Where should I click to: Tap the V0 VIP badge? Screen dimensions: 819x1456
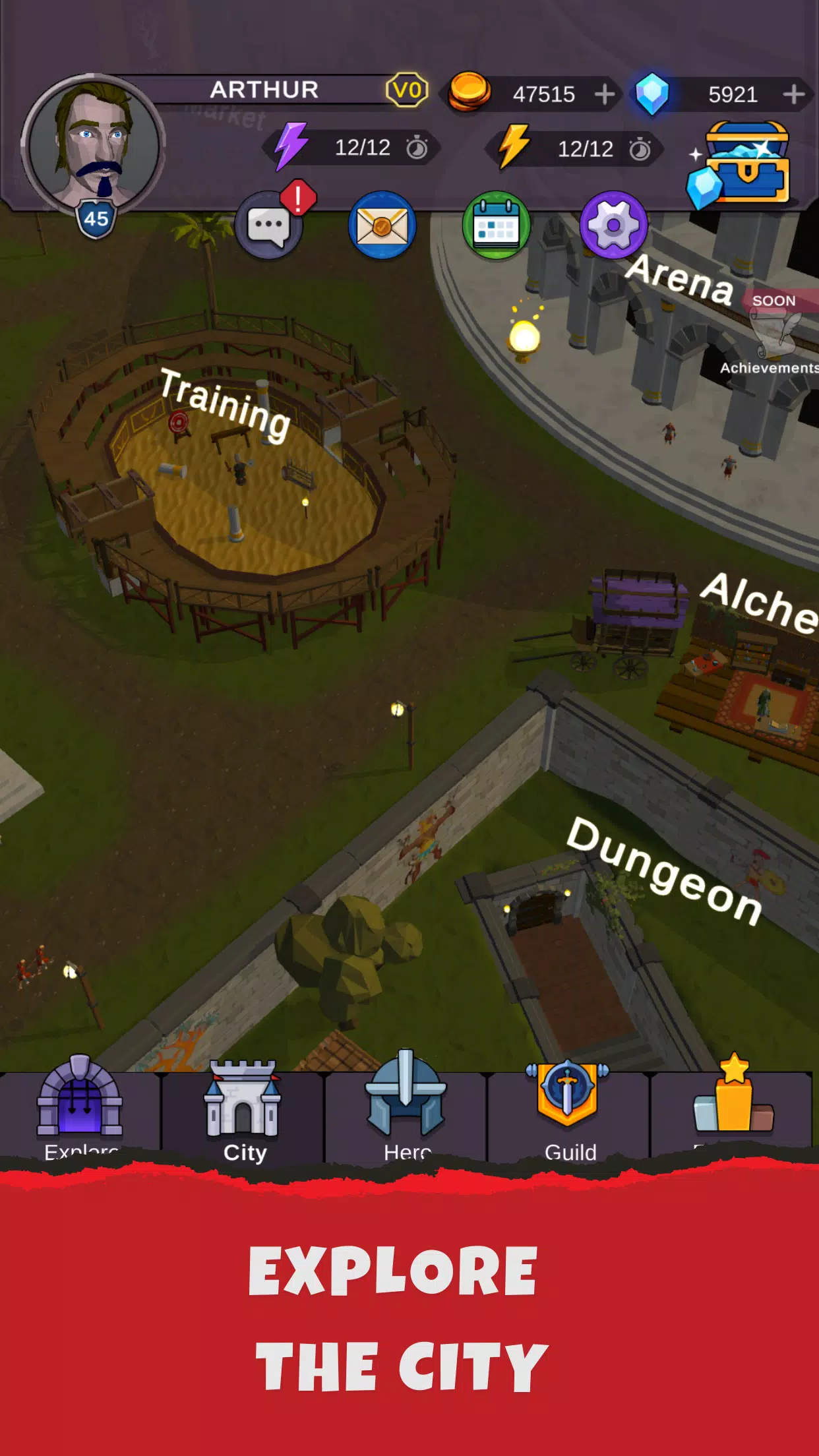click(x=407, y=90)
